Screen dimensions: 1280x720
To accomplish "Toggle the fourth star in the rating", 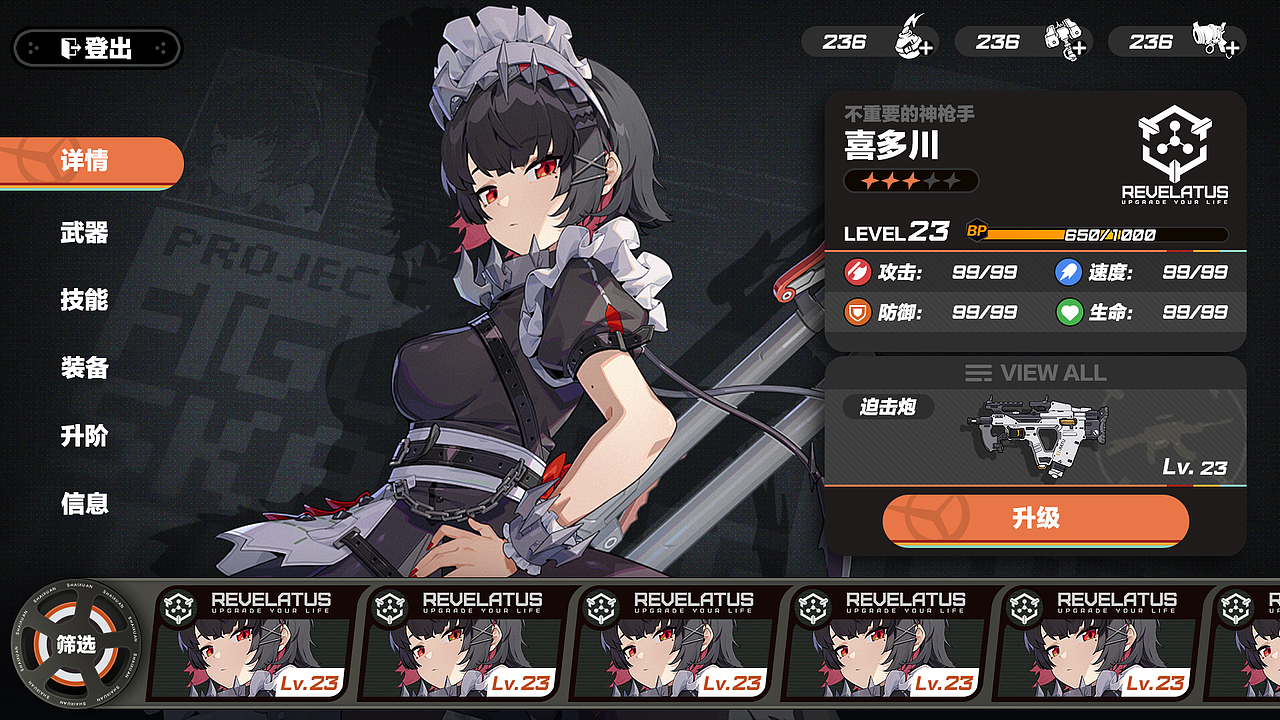I will [x=931, y=180].
